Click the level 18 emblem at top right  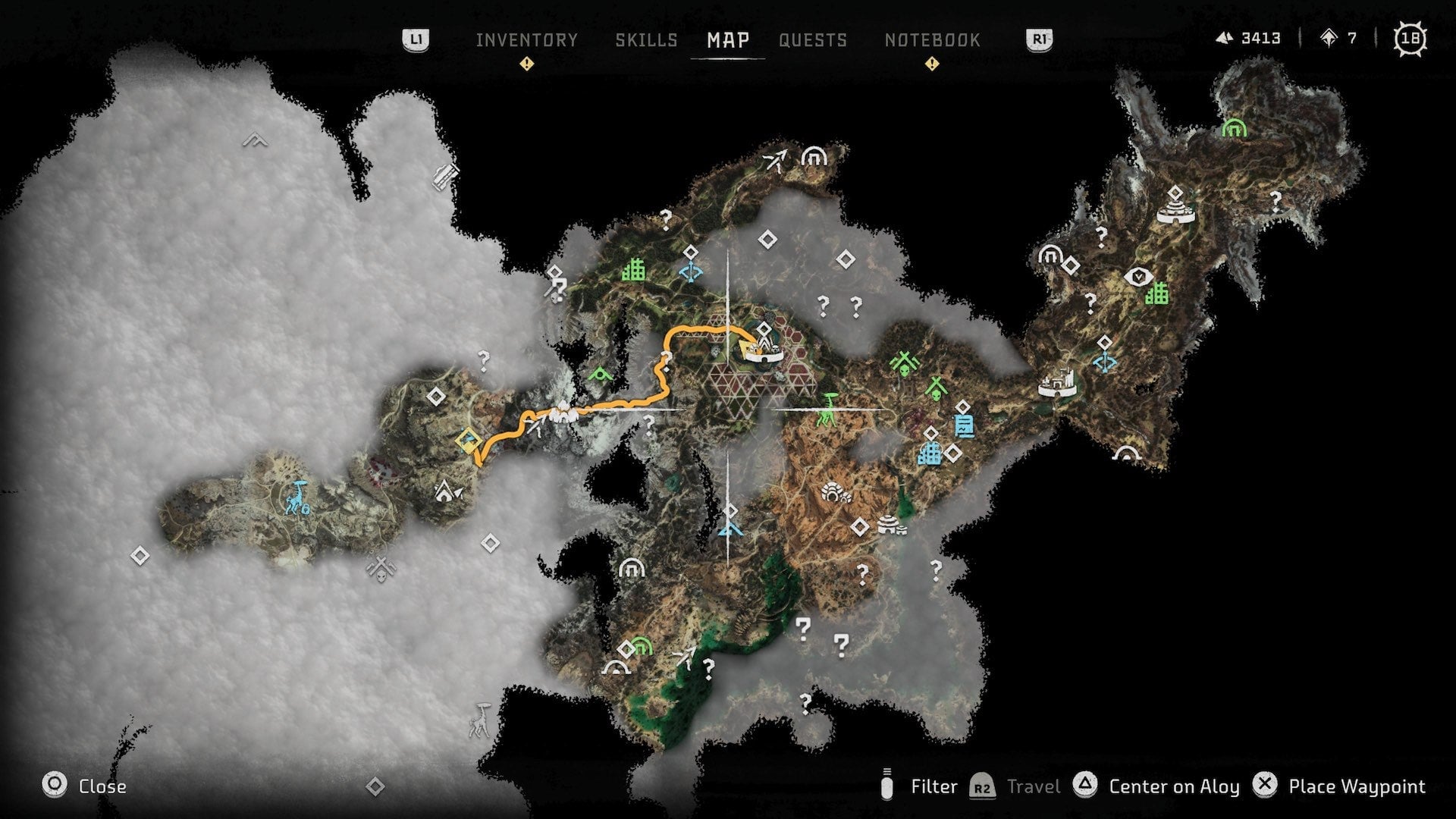point(1412,35)
